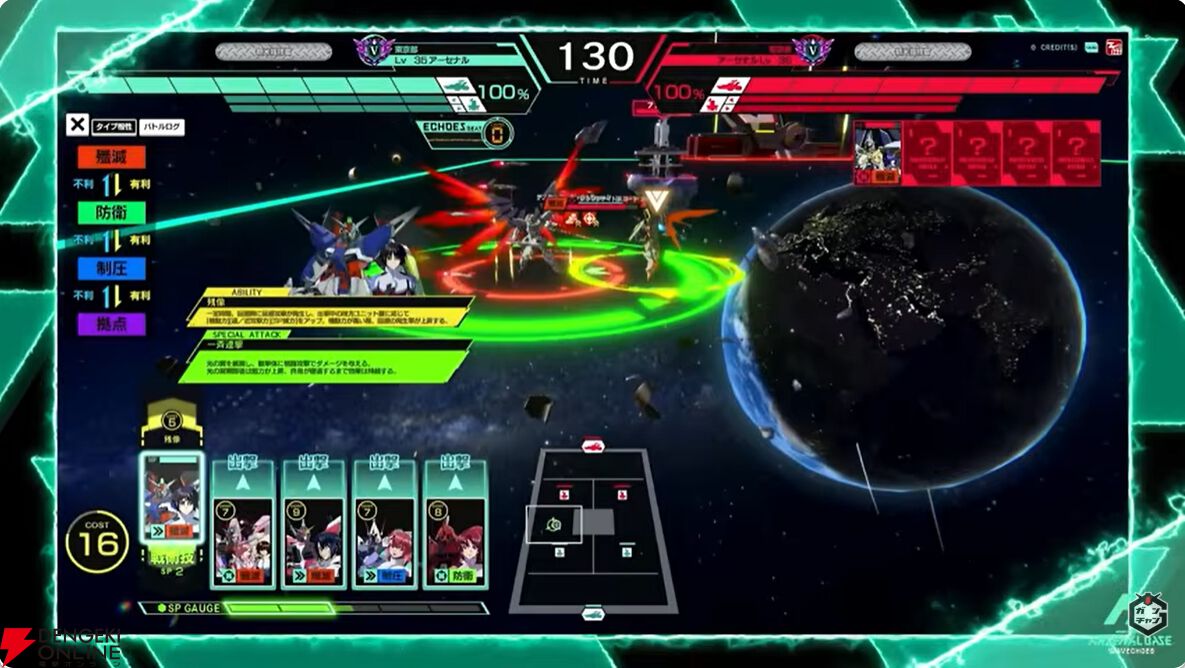Viewport: 1185px width, 668px height.
Task: Open the yellow ABILITY description panel
Action: [330, 312]
